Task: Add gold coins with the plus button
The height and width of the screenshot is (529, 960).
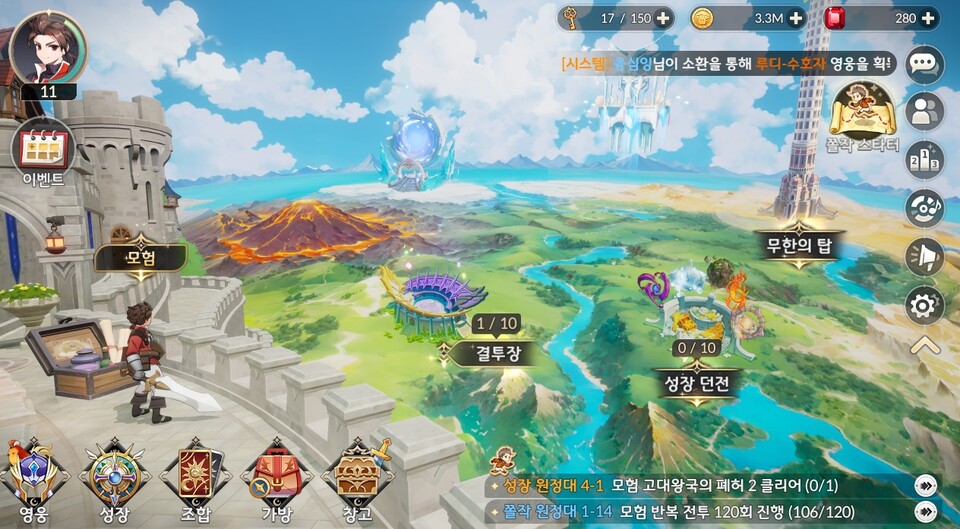Action: 796,18
